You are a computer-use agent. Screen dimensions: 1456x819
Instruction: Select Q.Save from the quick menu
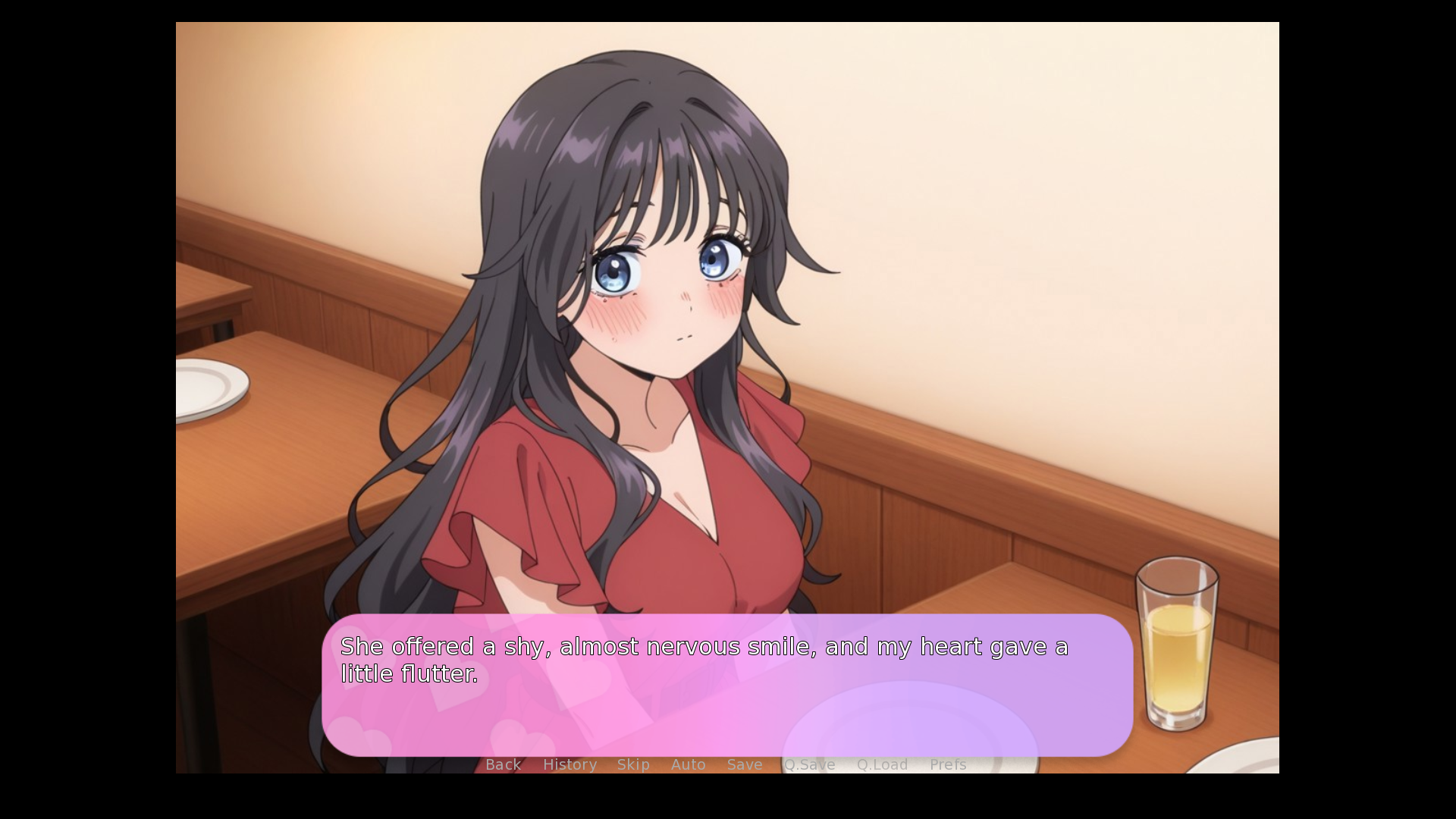809,764
